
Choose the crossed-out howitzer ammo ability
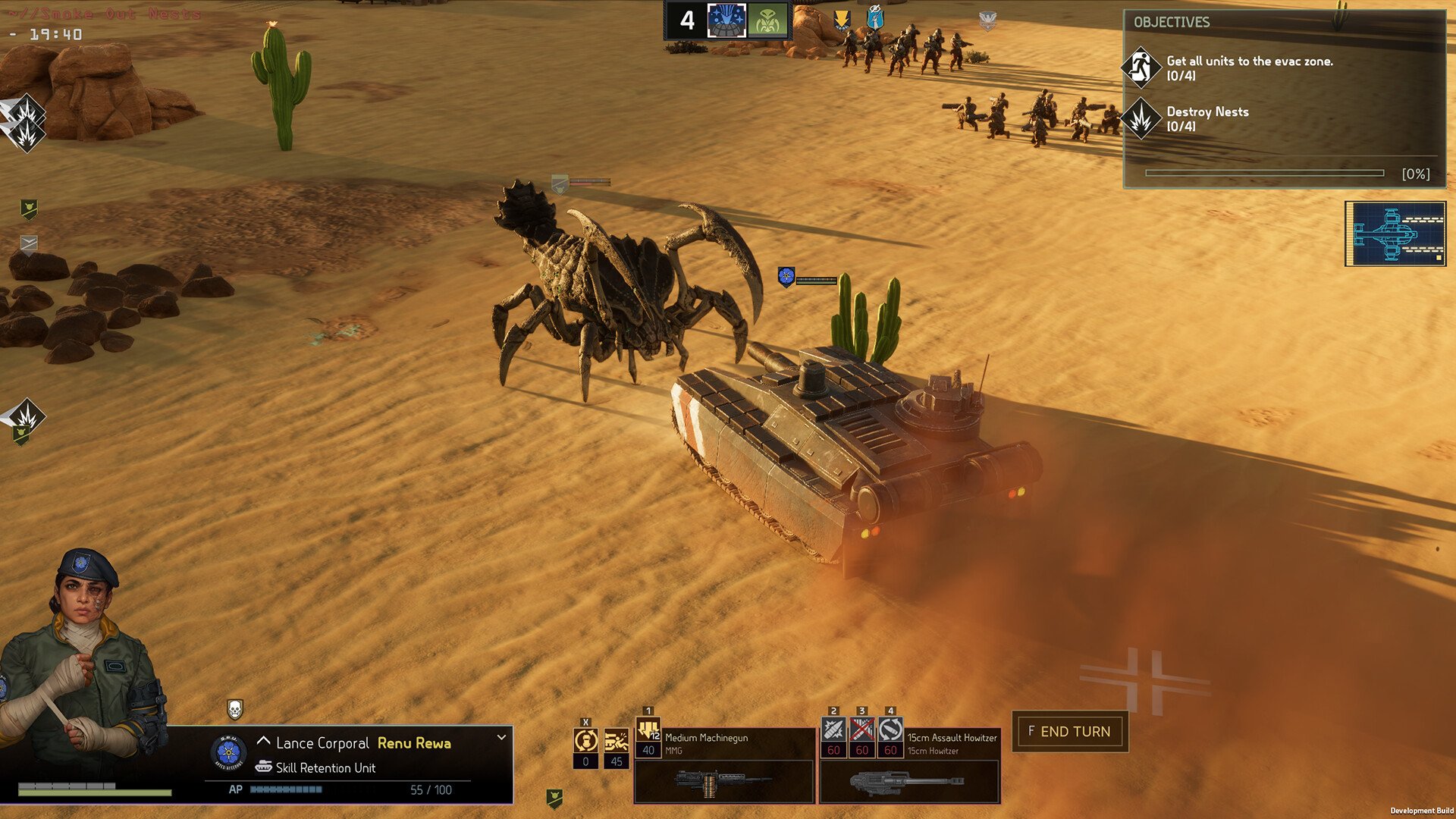click(x=861, y=731)
